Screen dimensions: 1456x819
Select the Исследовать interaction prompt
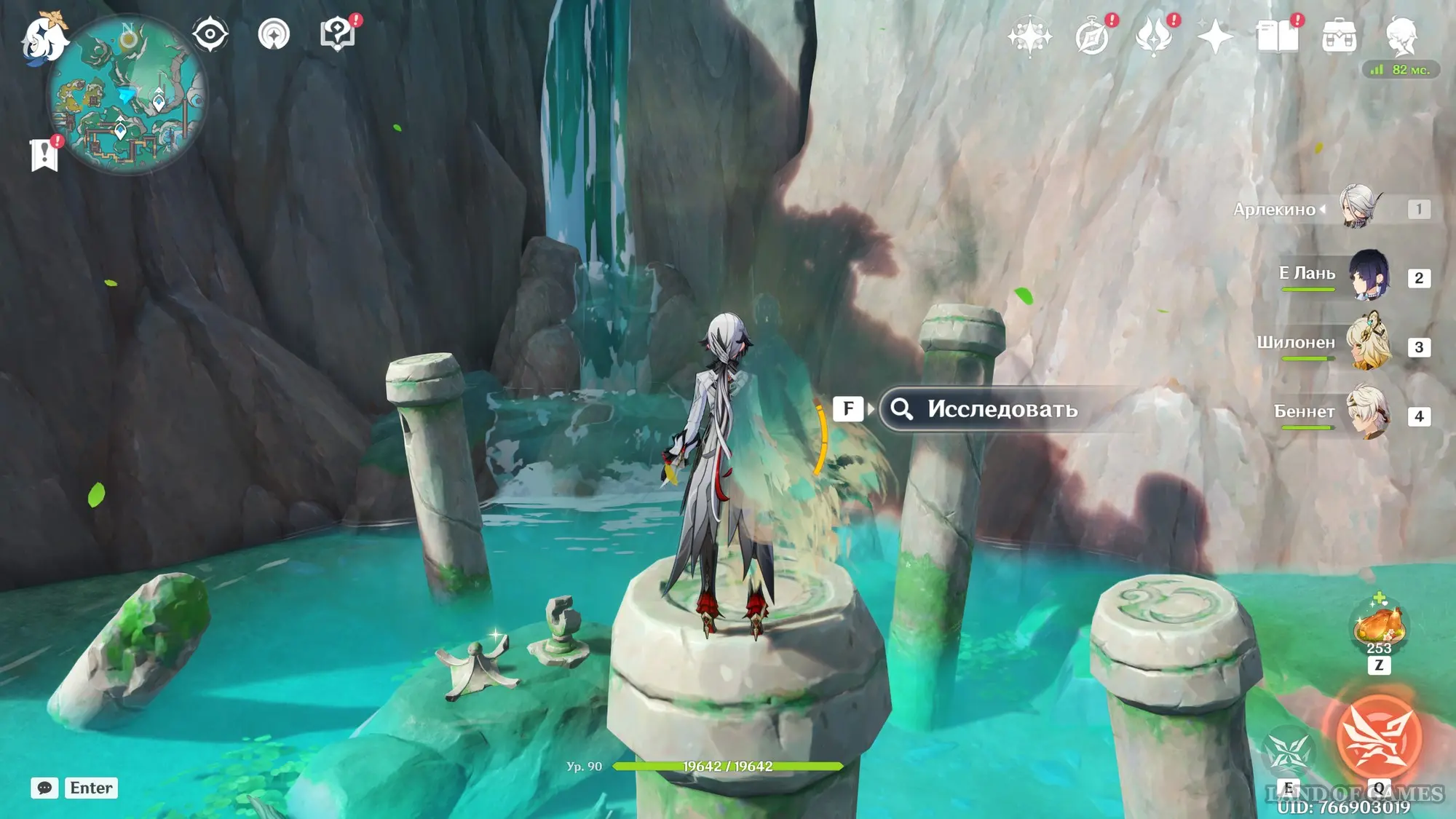point(1002,409)
